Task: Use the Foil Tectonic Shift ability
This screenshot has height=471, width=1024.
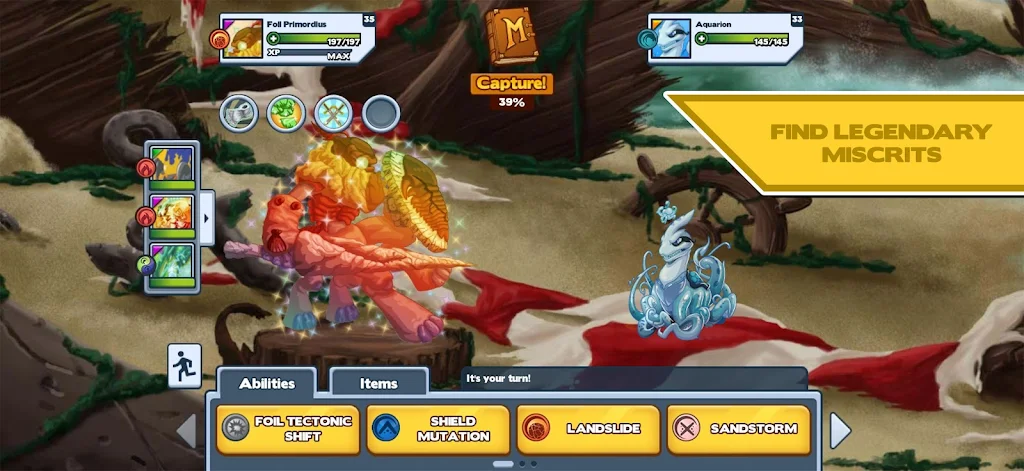Action: pyautogui.click(x=288, y=429)
